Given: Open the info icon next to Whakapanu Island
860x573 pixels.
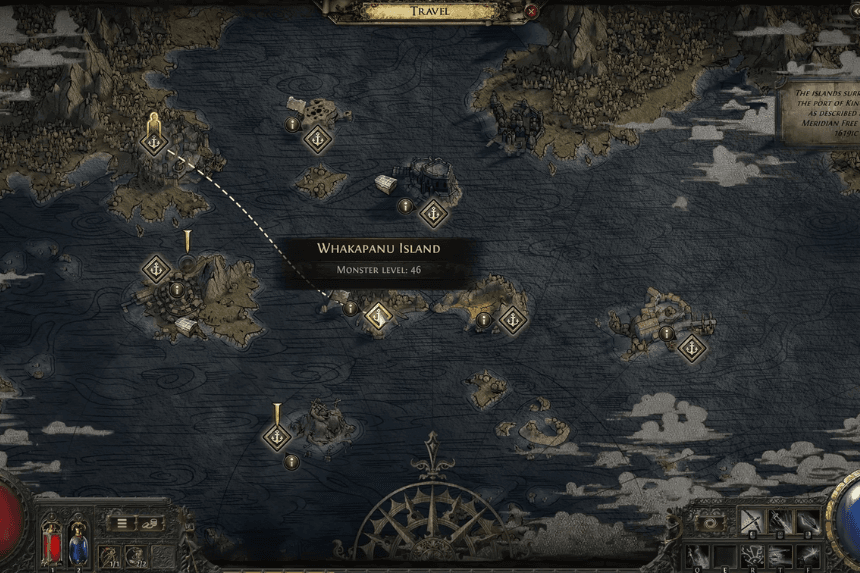Looking at the screenshot, I should point(350,308).
